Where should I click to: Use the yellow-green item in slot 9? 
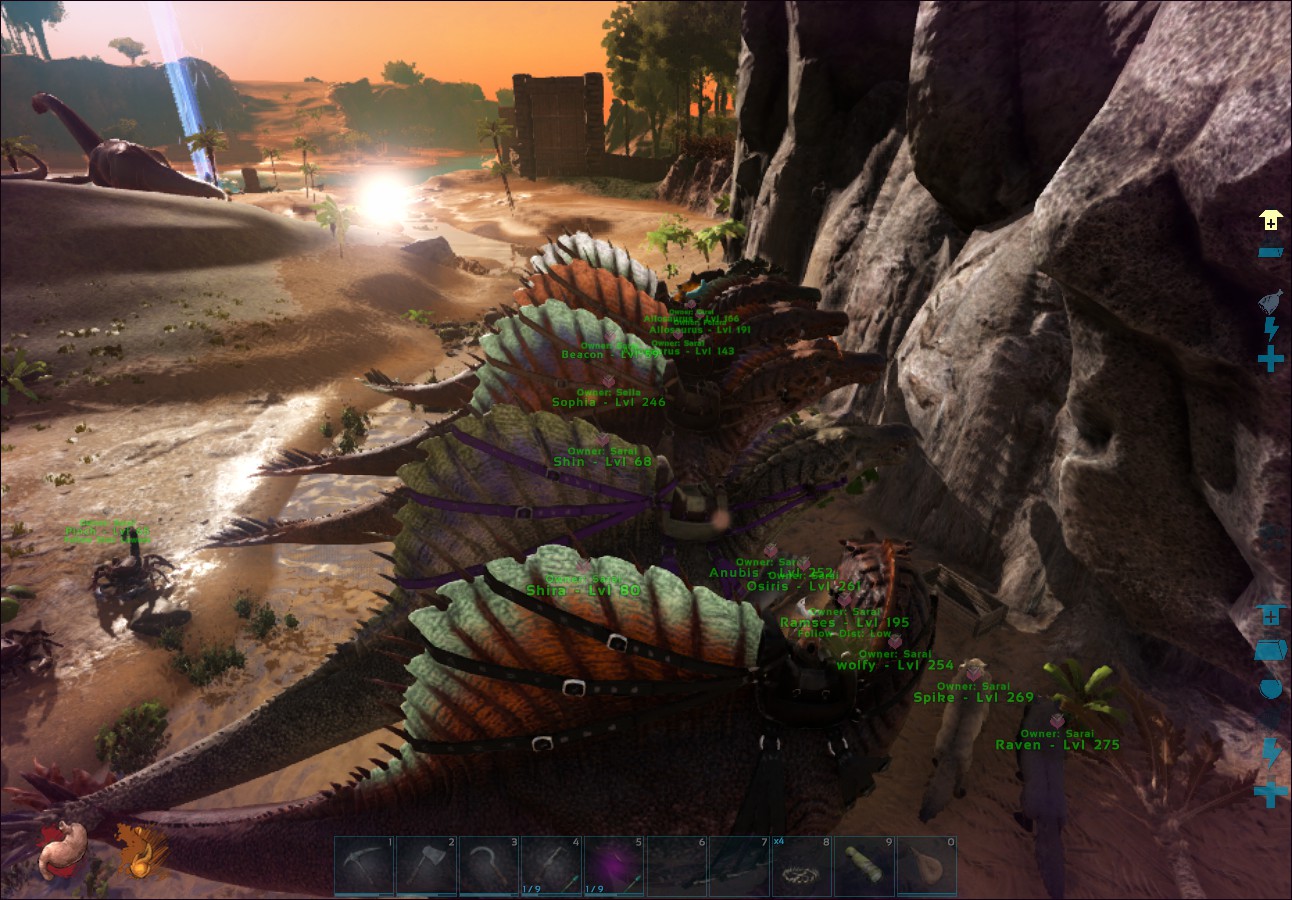pos(864,866)
